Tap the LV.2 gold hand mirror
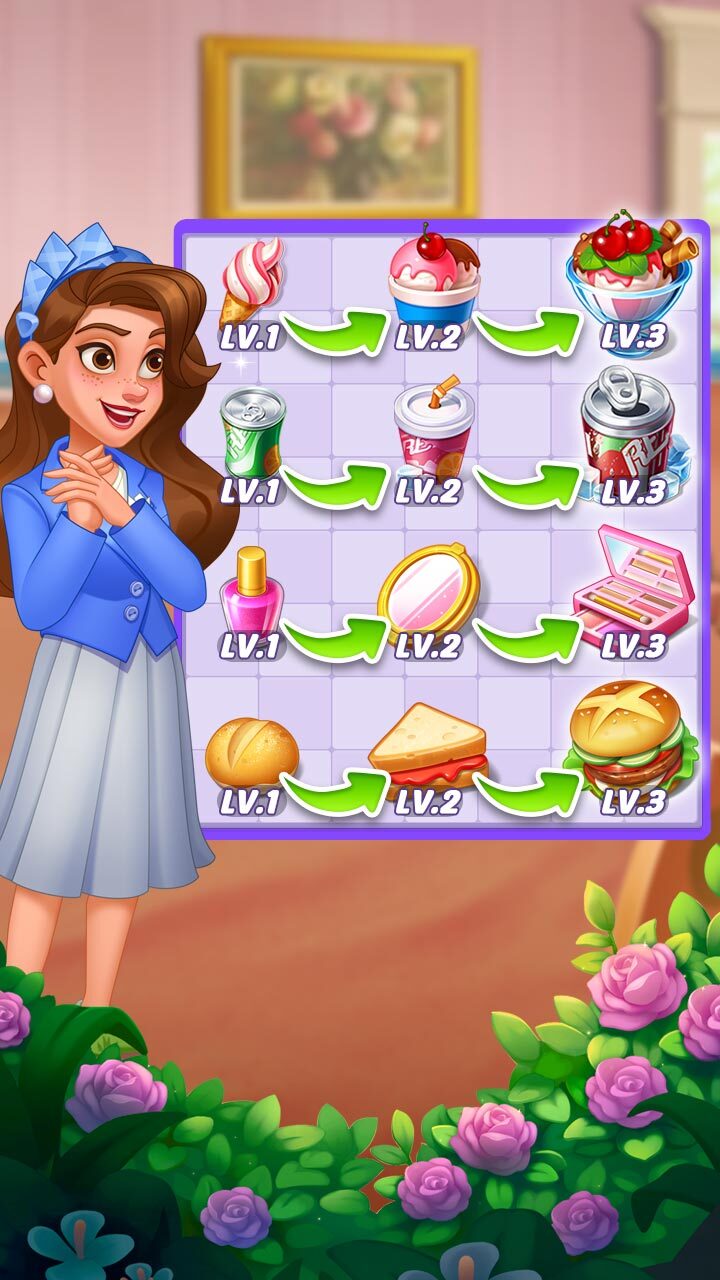 click(428, 589)
